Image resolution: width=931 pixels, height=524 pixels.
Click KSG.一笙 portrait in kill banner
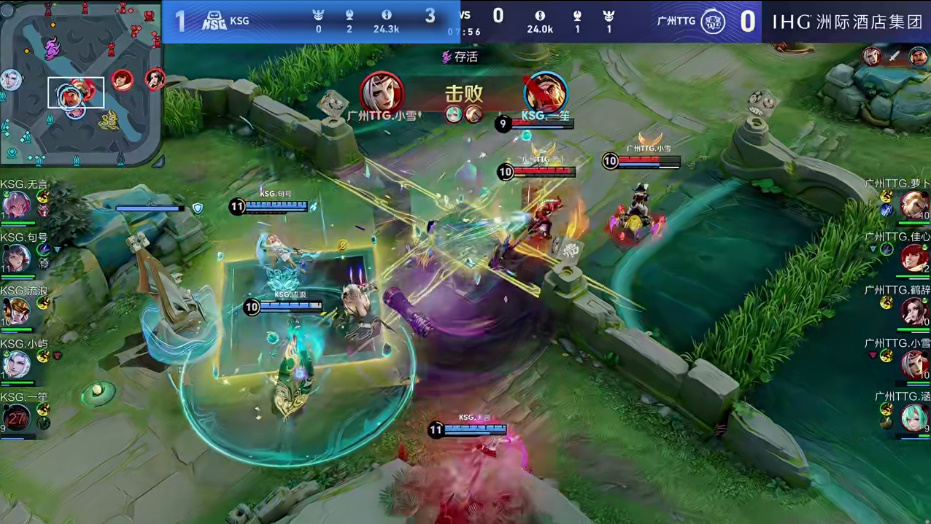[546, 92]
